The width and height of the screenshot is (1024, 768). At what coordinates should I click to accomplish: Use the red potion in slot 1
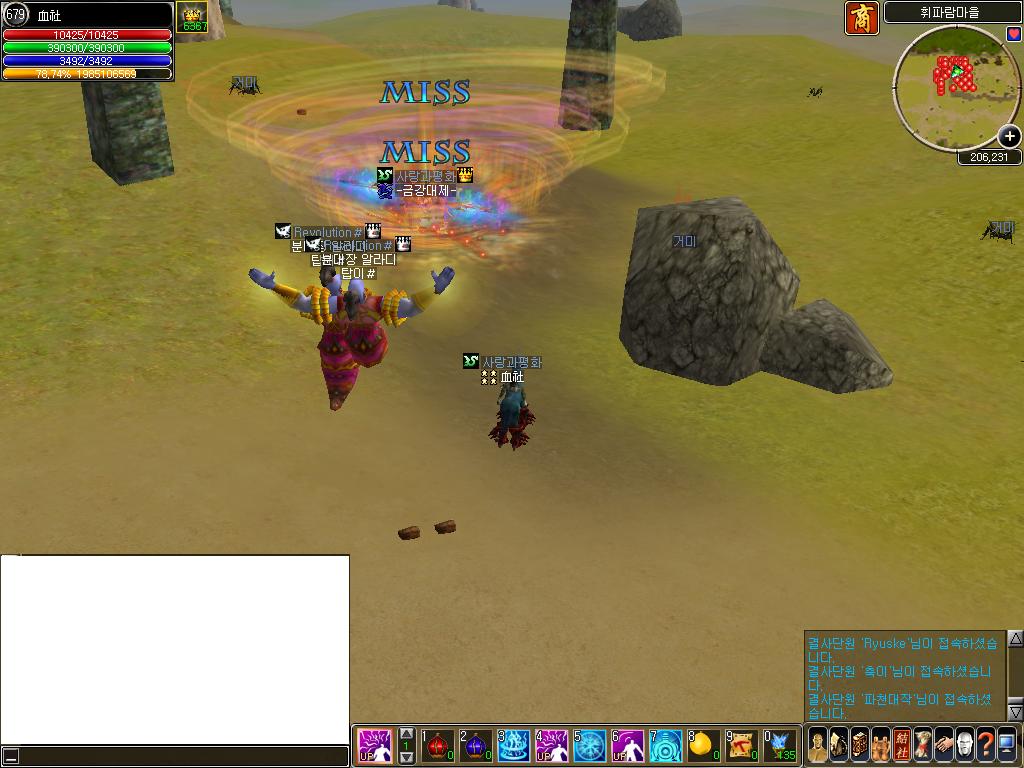[437, 745]
